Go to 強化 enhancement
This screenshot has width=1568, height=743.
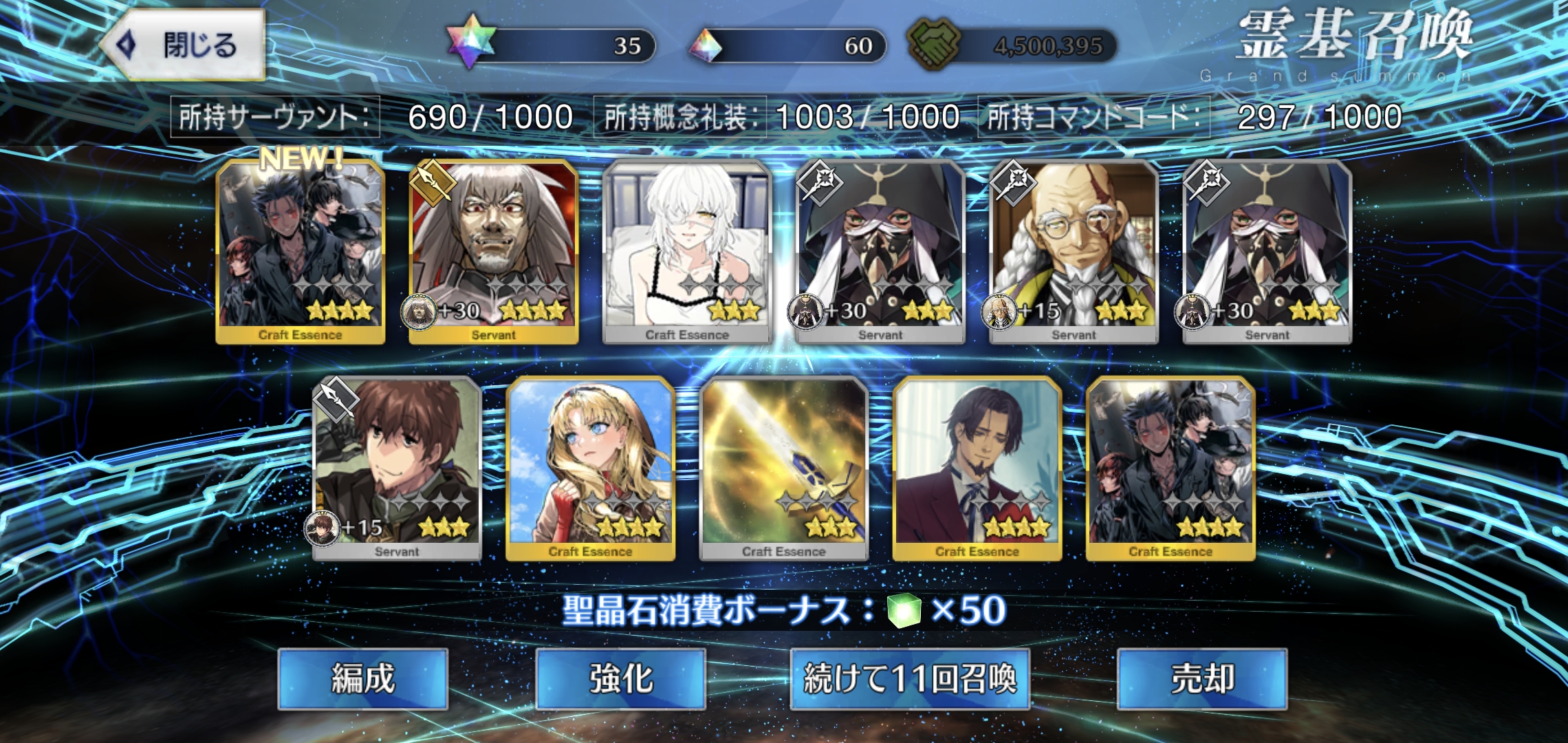(x=620, y=679)
